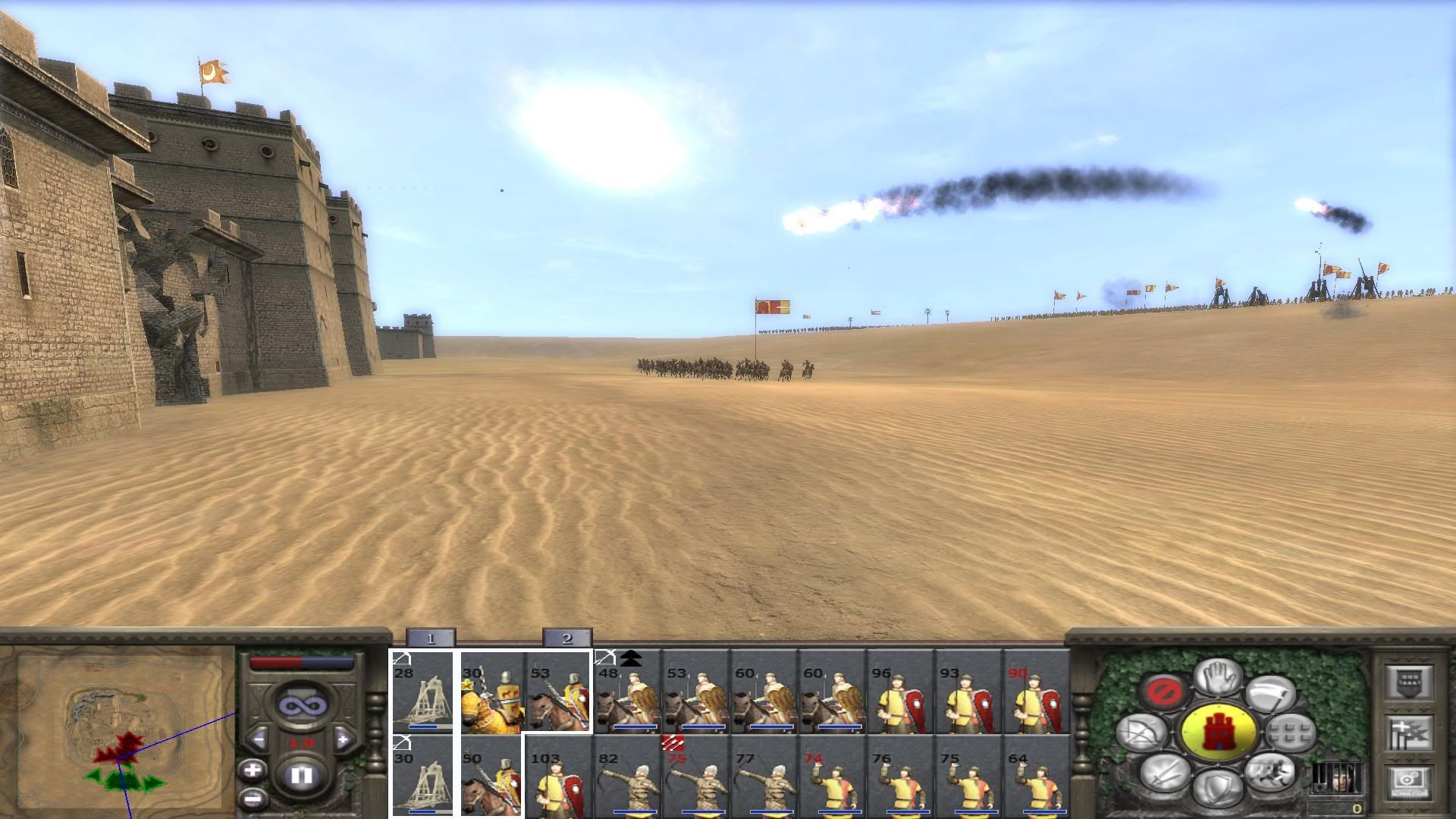Viewport: 1456px width, 819px height.
Task: Toggle fire at will bow button
Action: click(1142, 732)
